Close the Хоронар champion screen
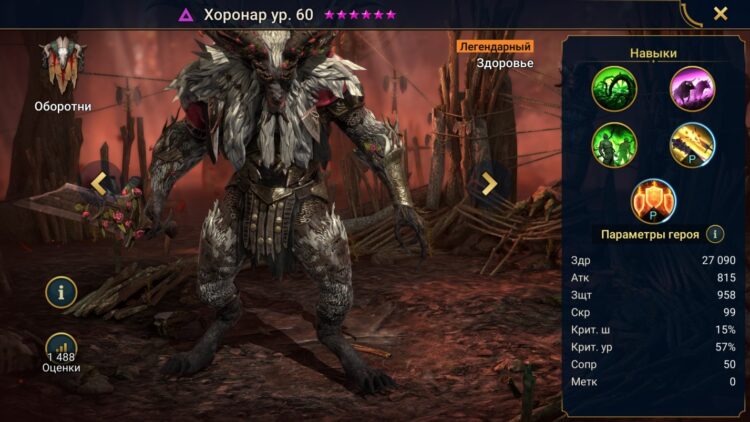This screenshot has height=422, width=750. (x=720, y=14)
